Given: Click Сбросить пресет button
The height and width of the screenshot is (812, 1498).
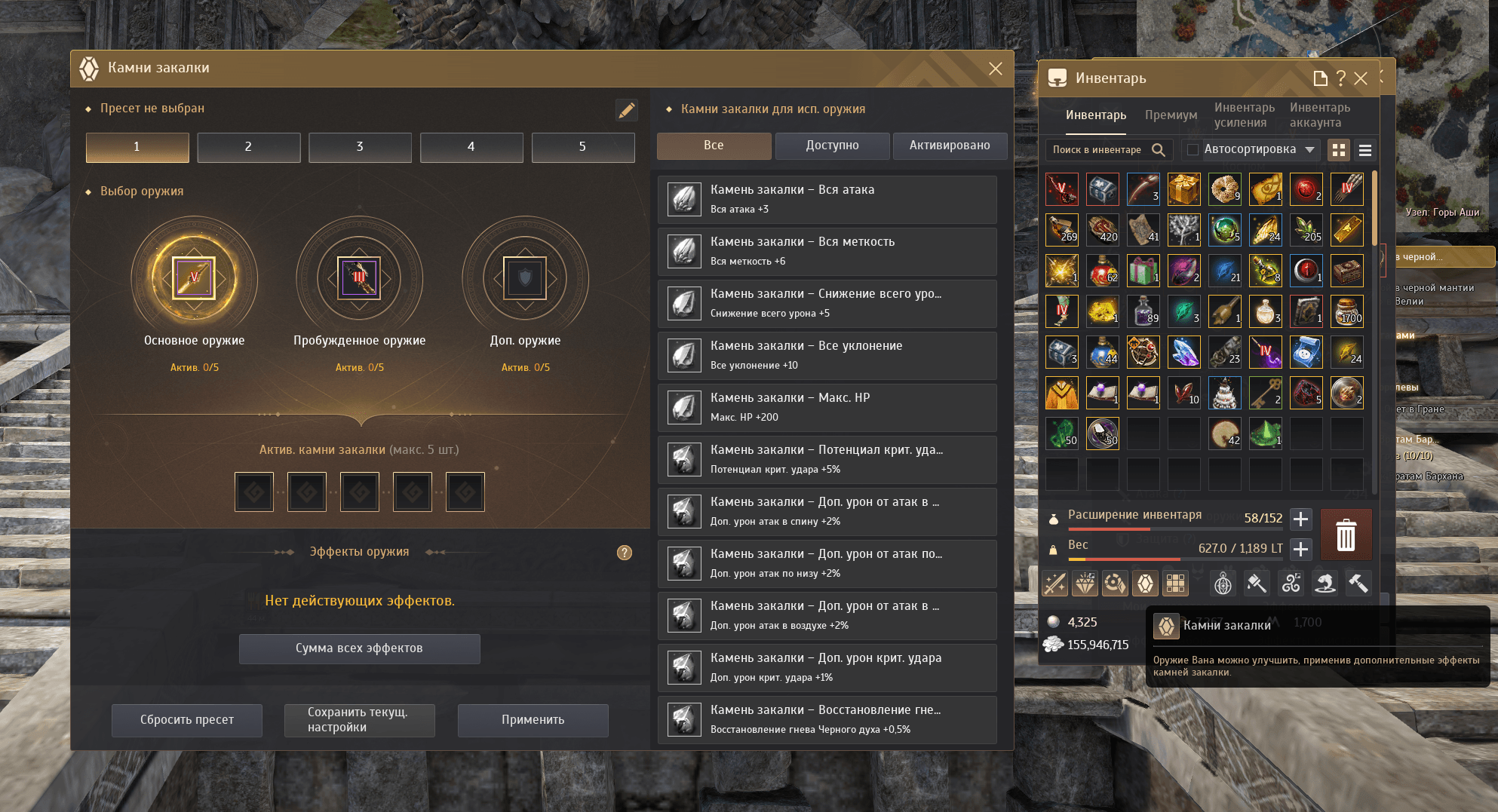Looking at the screenshot, I should click(187, 720).
